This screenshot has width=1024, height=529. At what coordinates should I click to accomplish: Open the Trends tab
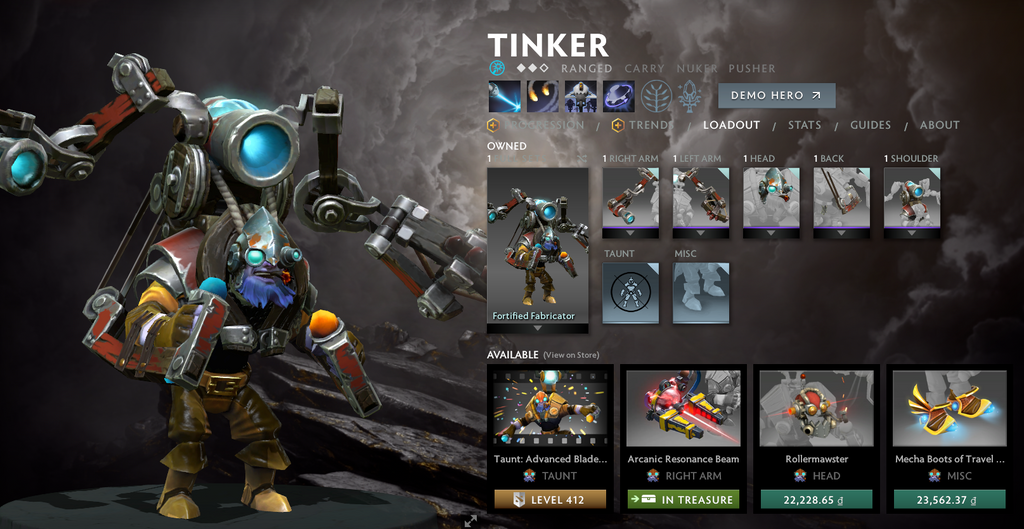pos(650,125)
